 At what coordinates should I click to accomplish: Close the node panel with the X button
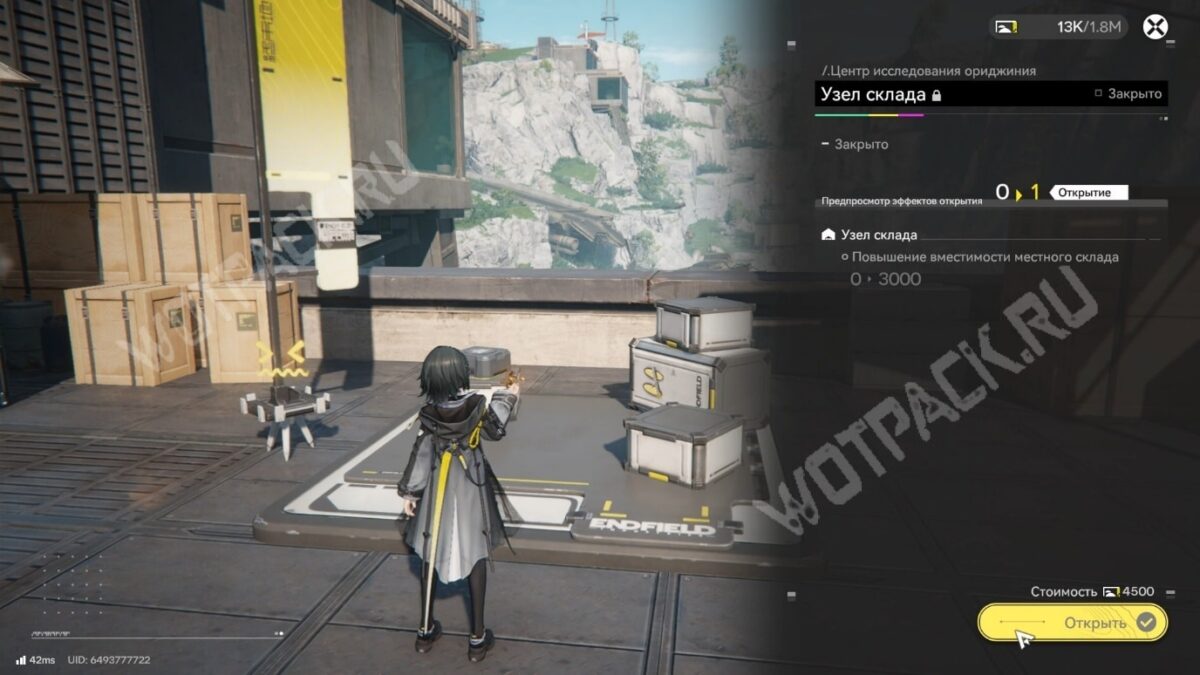pos(1155,27)
